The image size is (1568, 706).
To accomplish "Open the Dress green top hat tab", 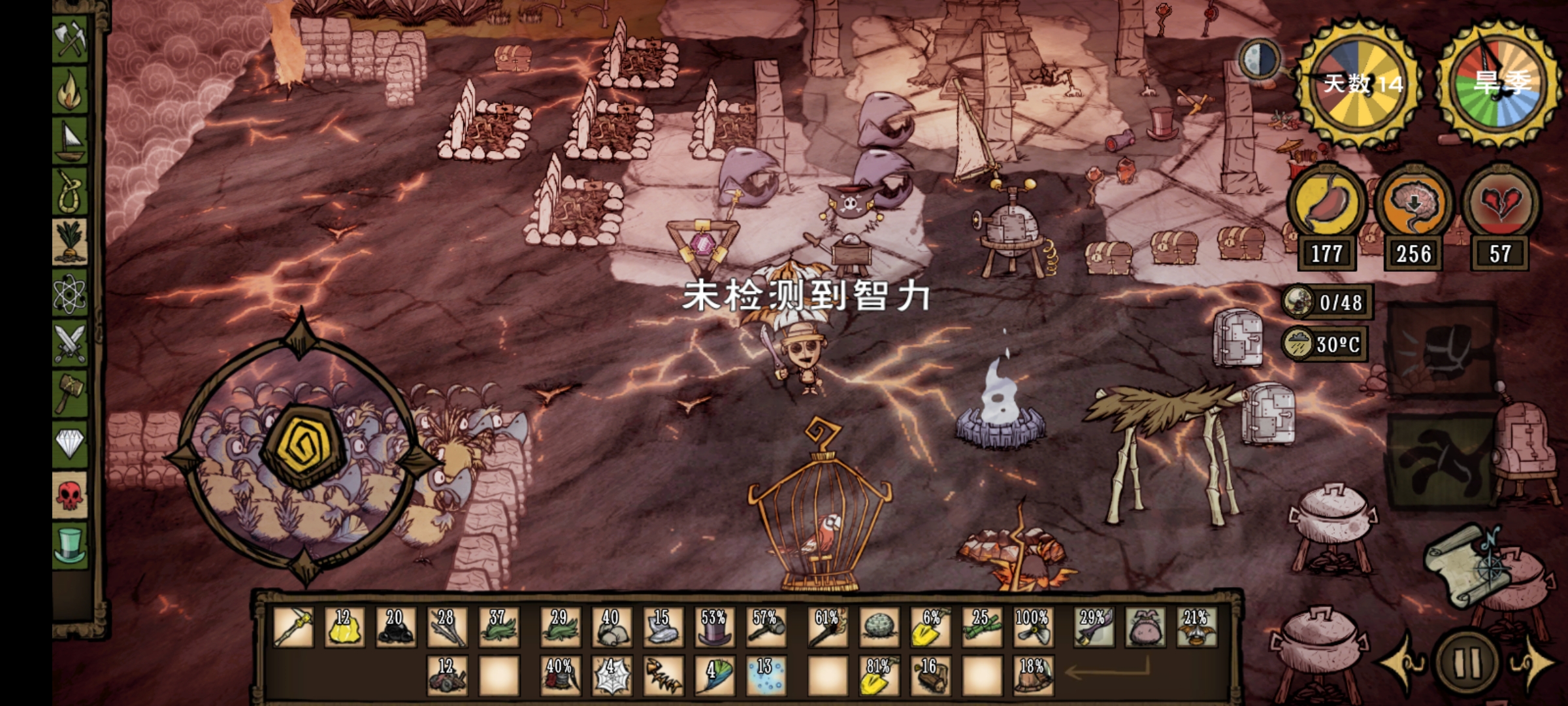I will click(x=71, y=545).
